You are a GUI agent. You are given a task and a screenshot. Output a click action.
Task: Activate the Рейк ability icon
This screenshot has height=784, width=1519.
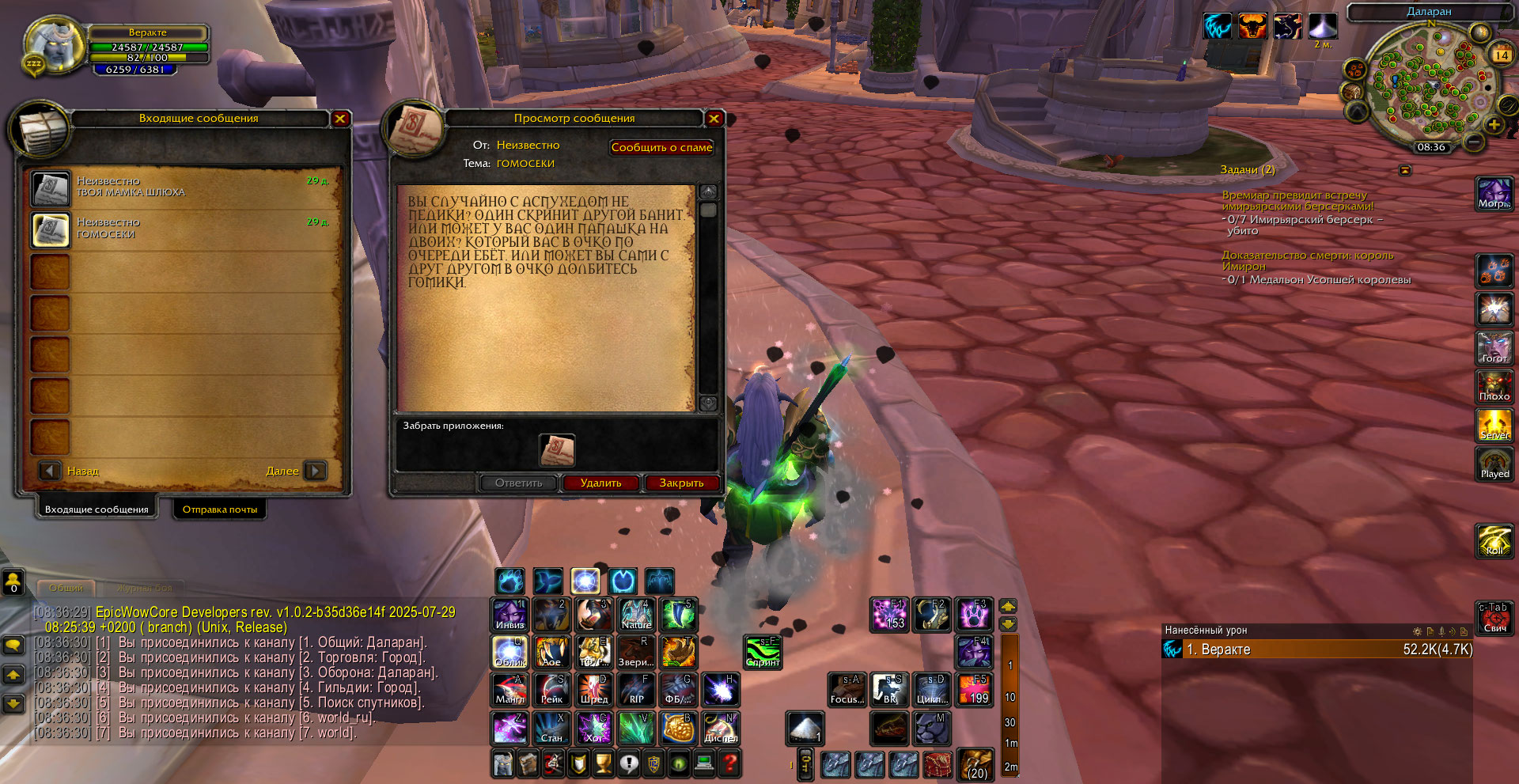(x=551, y=689)
